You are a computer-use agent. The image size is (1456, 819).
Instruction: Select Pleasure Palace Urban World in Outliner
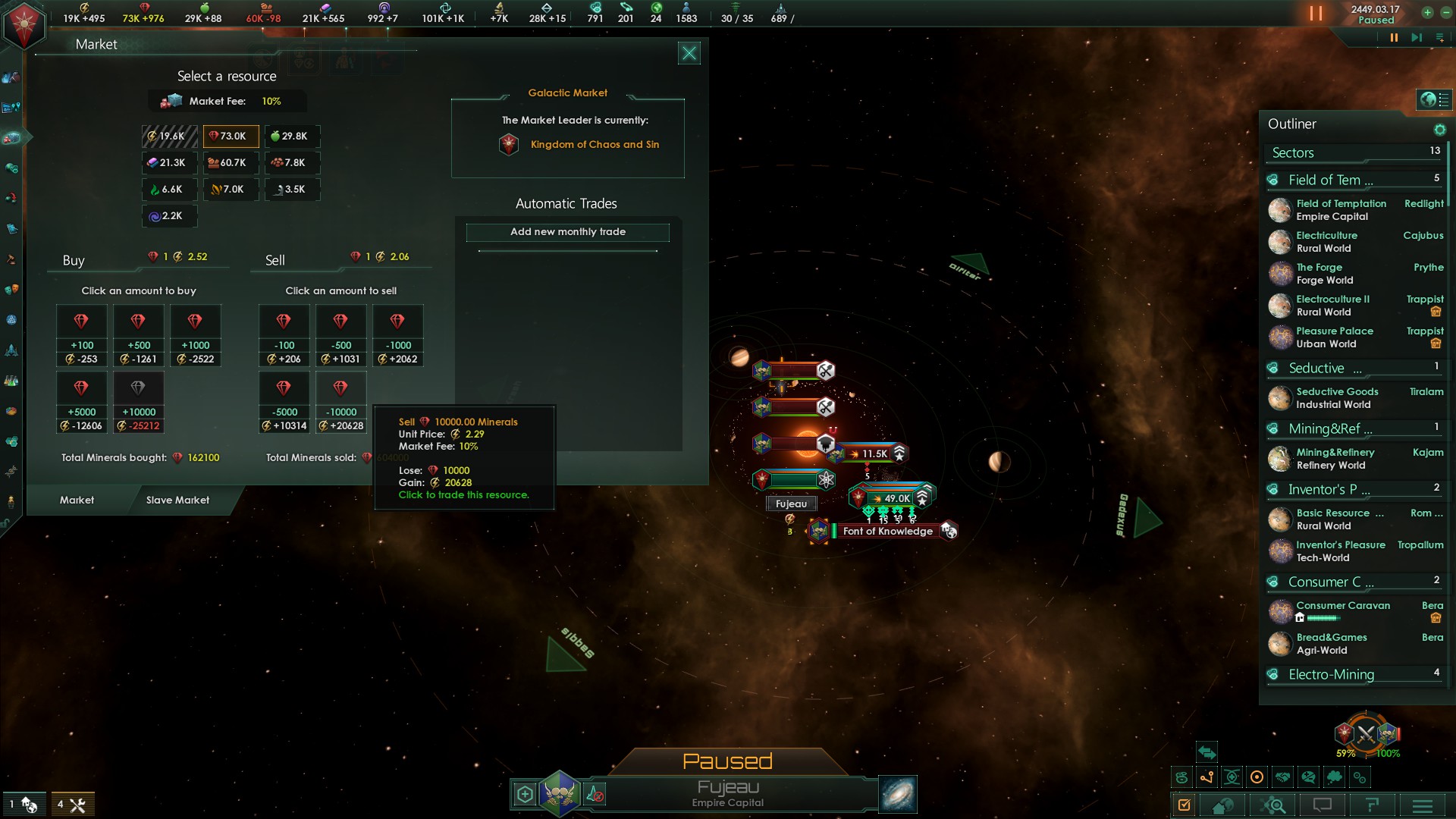coord(1335,337)
